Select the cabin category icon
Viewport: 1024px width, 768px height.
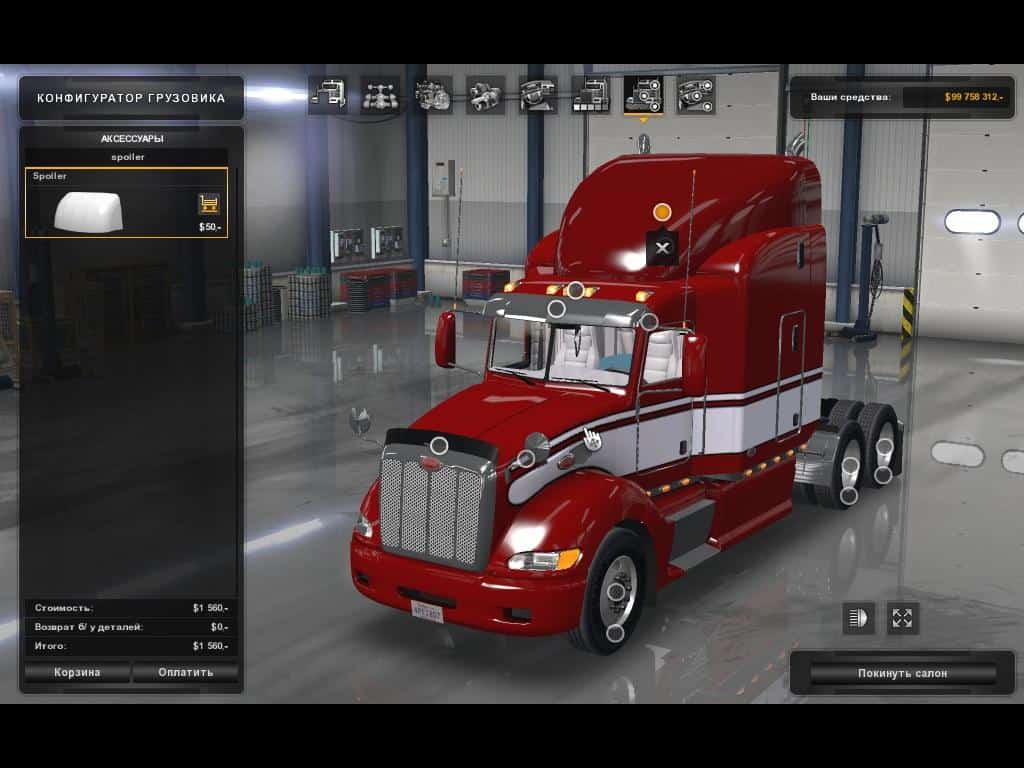tap(328, 95)
